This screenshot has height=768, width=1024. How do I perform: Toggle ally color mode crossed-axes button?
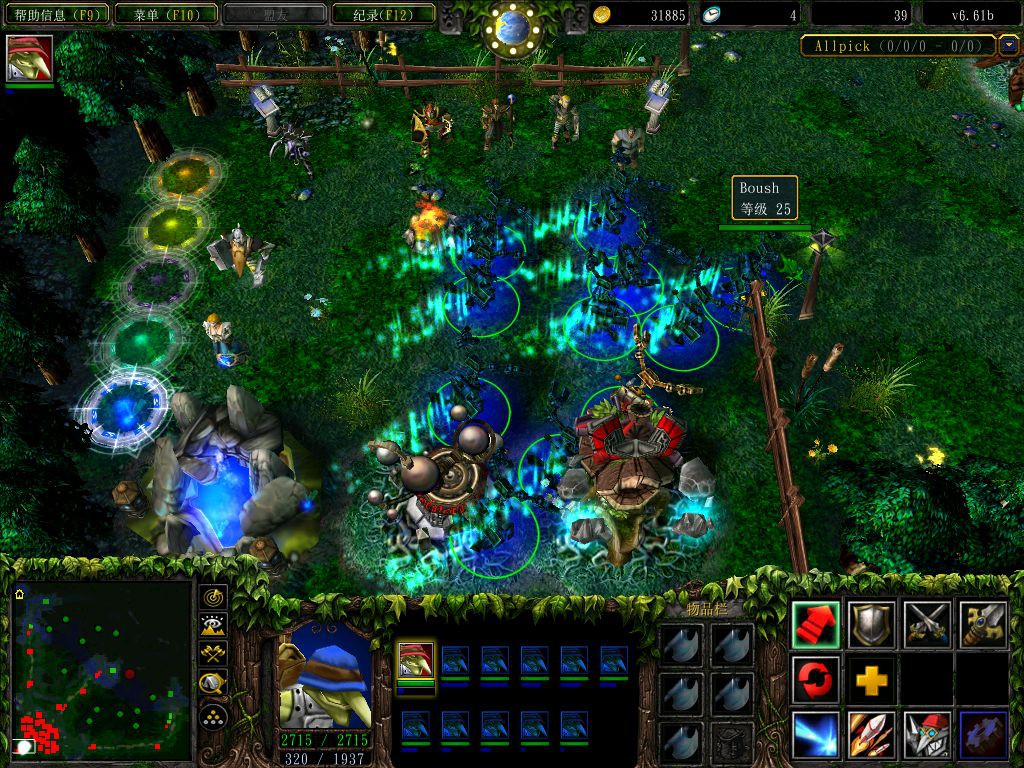pos(213,655)
